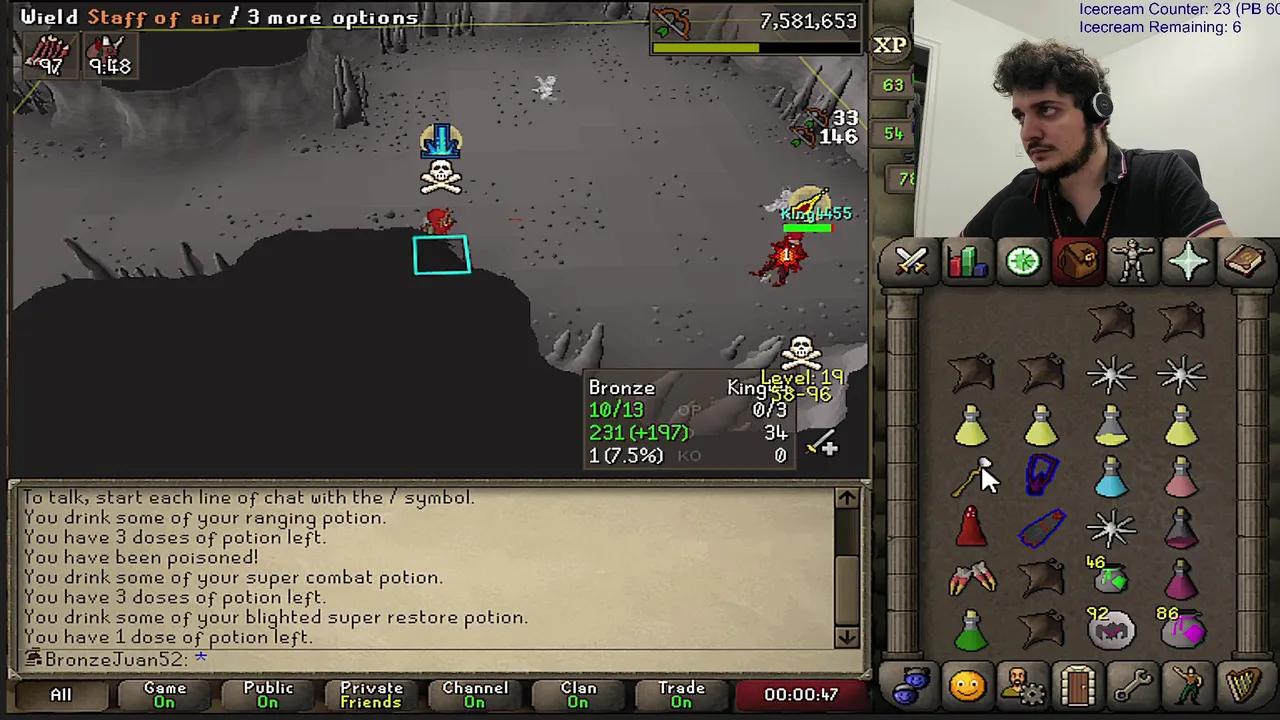Screen dimensions: 1280x720
Task: Click the chatbox scroll-down arrow
Action: (x=846, y=637)
